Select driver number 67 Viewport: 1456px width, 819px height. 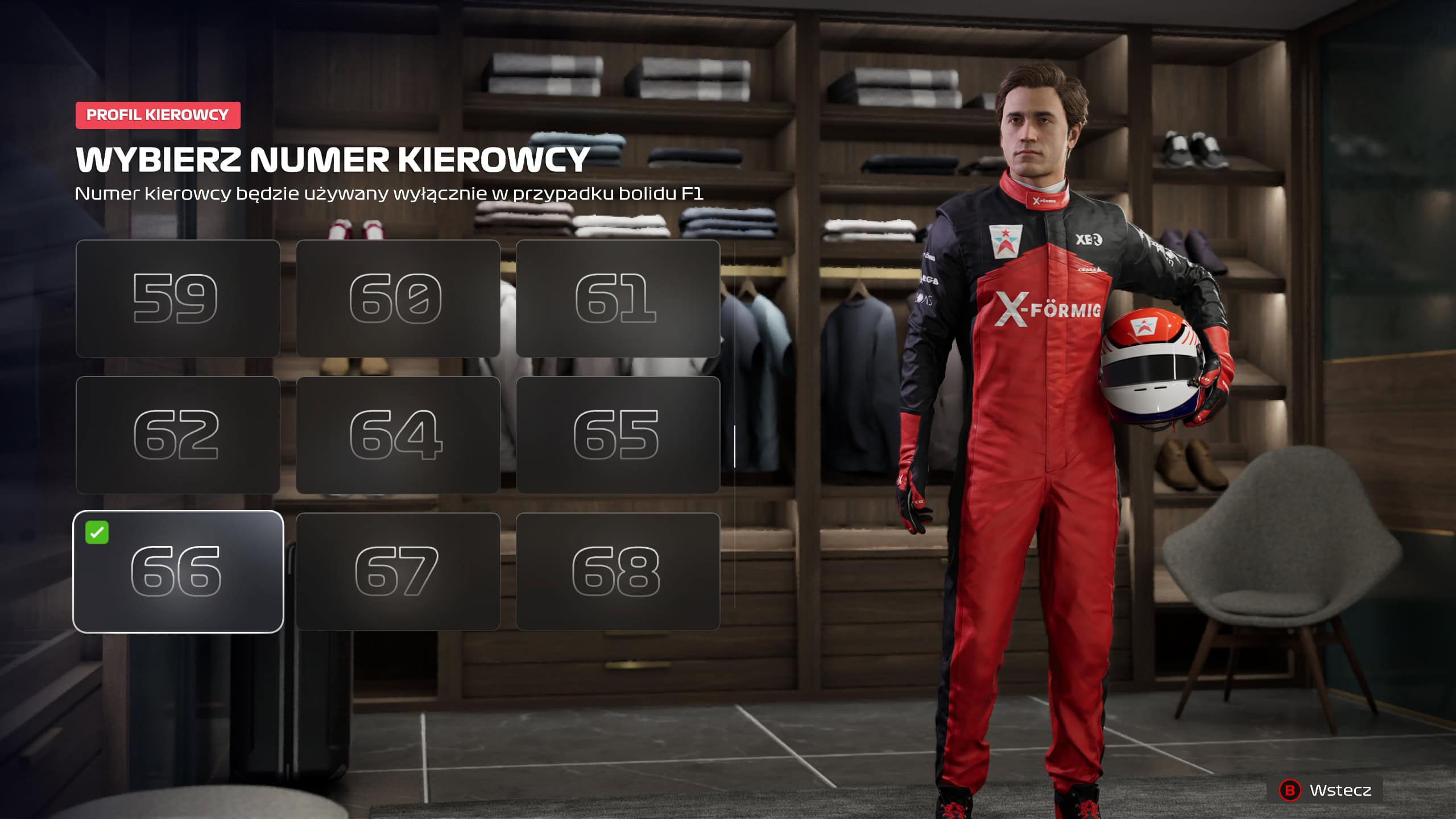[x=398, y=572]
